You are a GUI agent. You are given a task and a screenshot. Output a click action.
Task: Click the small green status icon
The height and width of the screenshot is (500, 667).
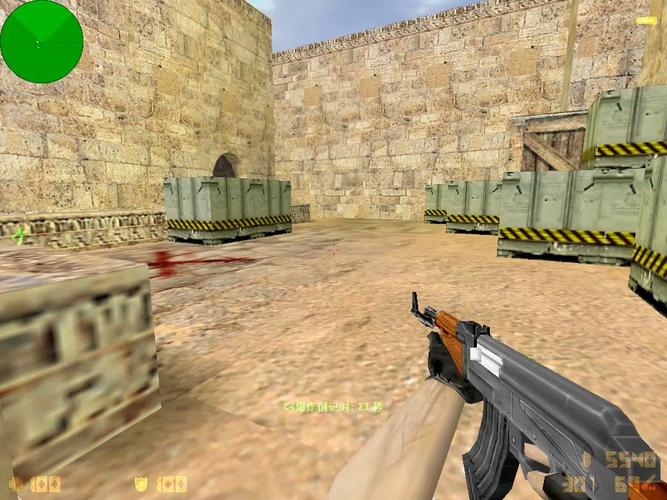coord(19,234)
